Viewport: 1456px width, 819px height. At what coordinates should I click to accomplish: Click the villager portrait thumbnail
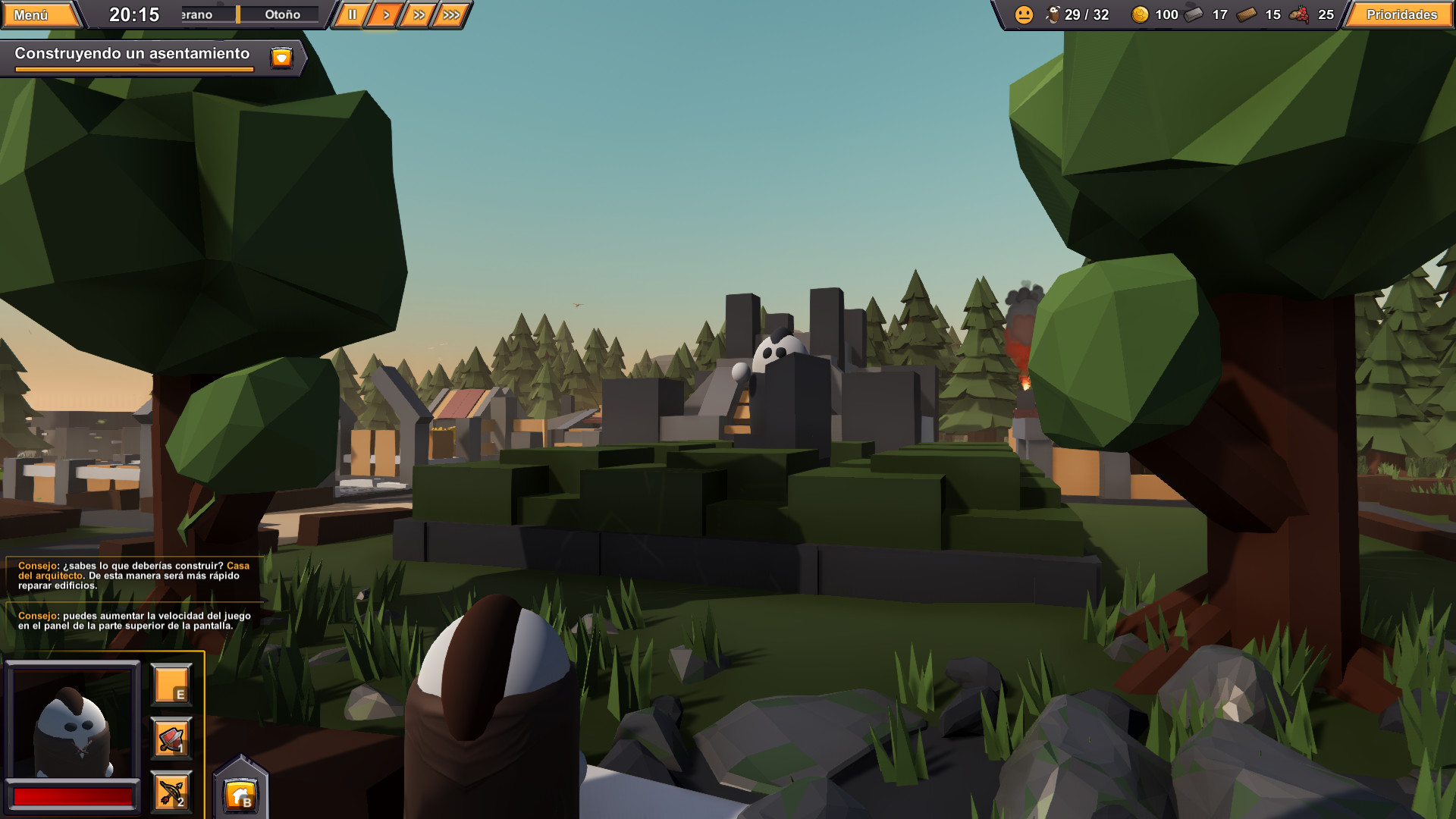(x=73, y=722)
